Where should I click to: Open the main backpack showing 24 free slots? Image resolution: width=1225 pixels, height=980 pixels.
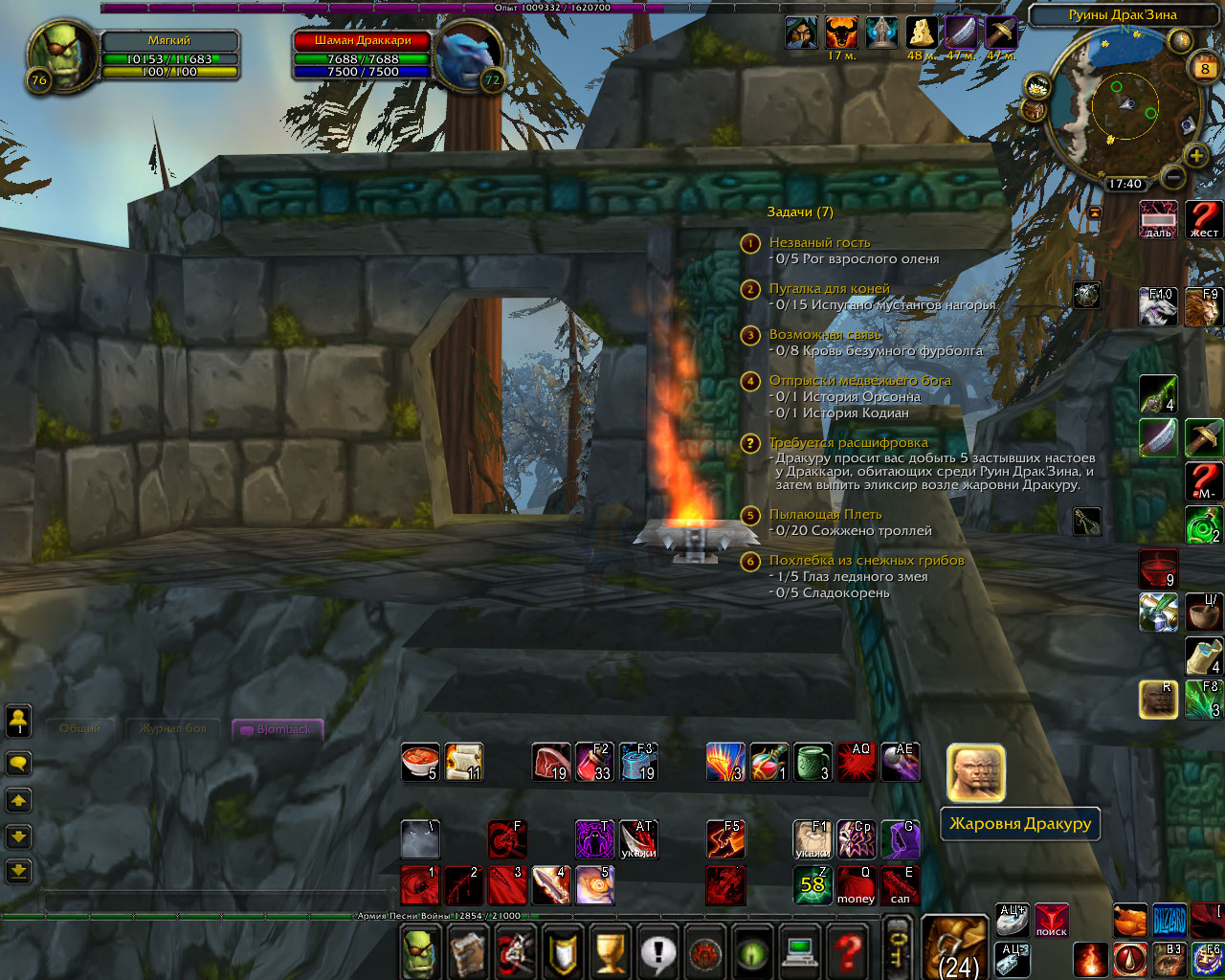pyautogui.click(x=954, y=947)
